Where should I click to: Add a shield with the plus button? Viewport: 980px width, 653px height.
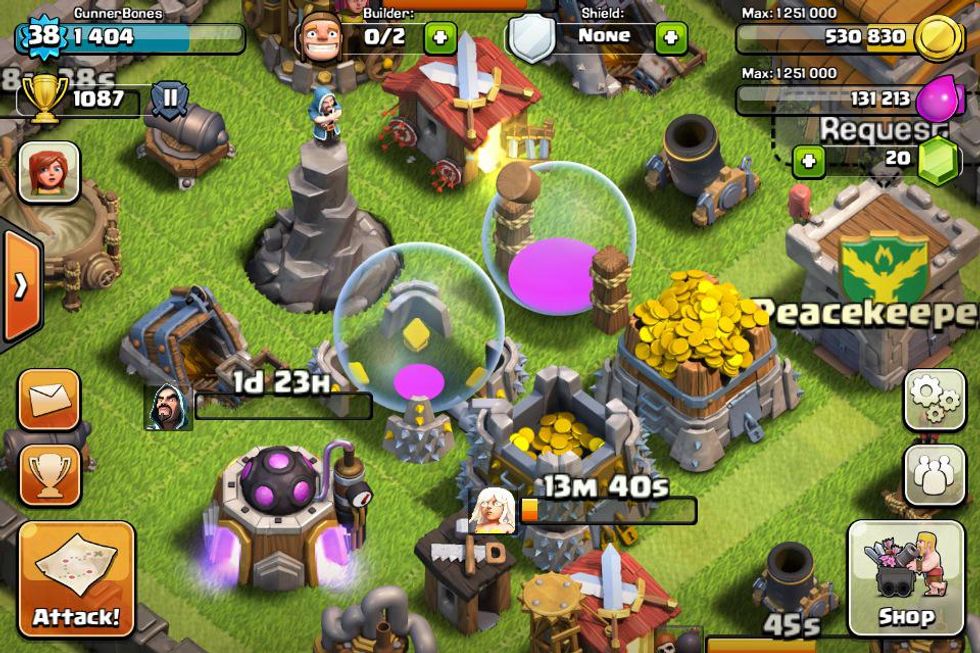coord(670,38)
